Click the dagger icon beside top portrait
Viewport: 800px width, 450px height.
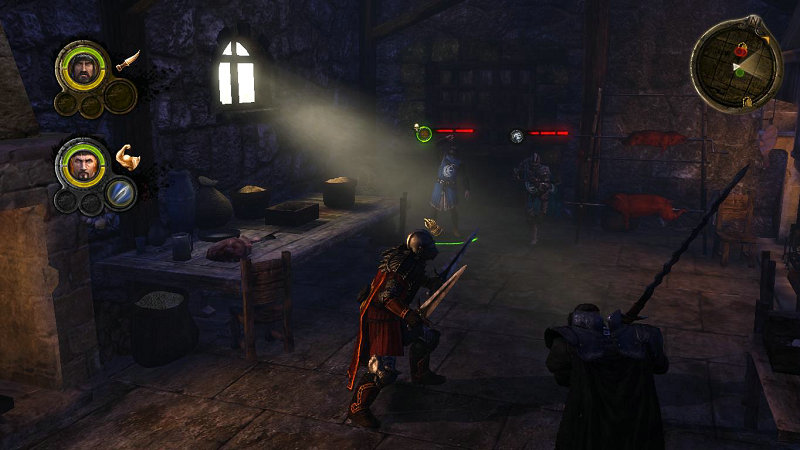127,61
